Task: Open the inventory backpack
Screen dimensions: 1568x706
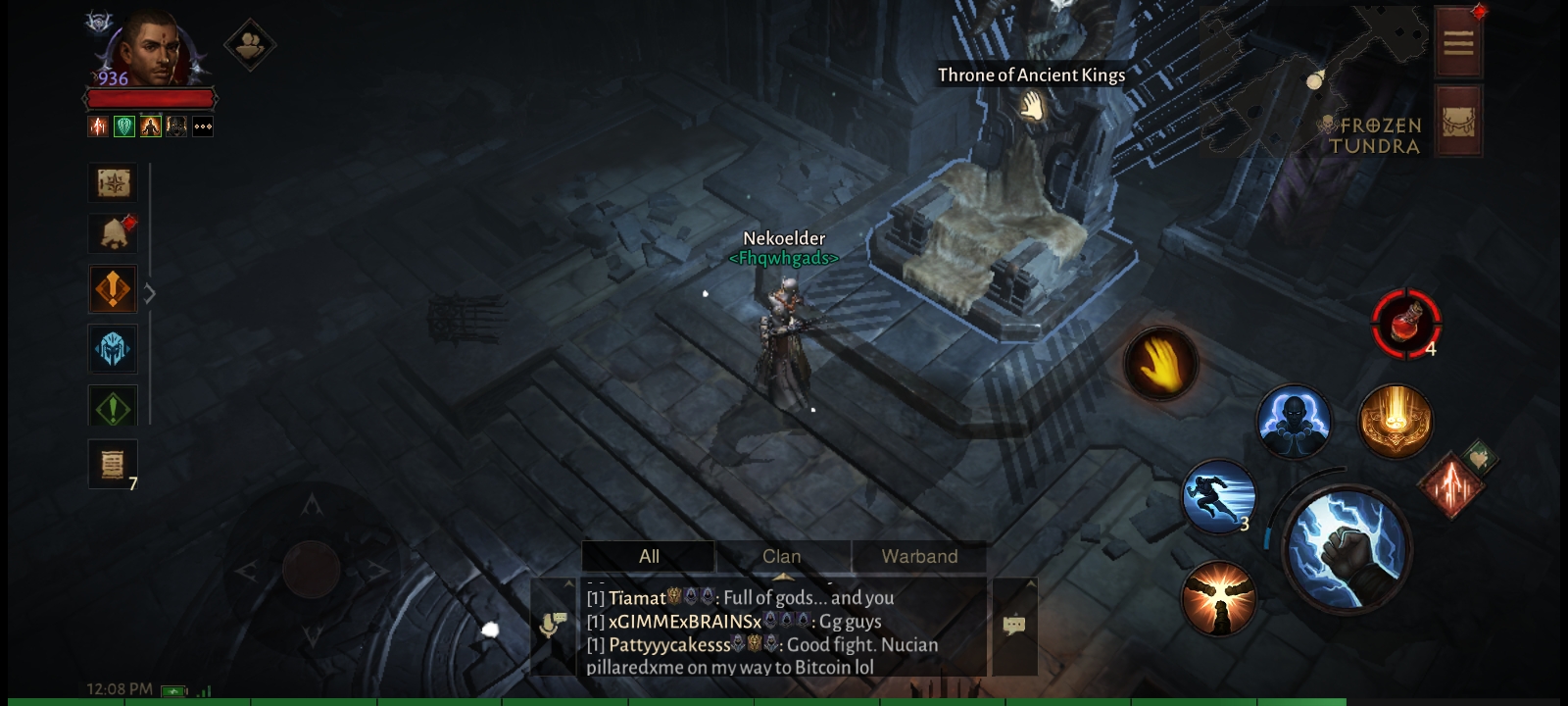Action: 1458,121
